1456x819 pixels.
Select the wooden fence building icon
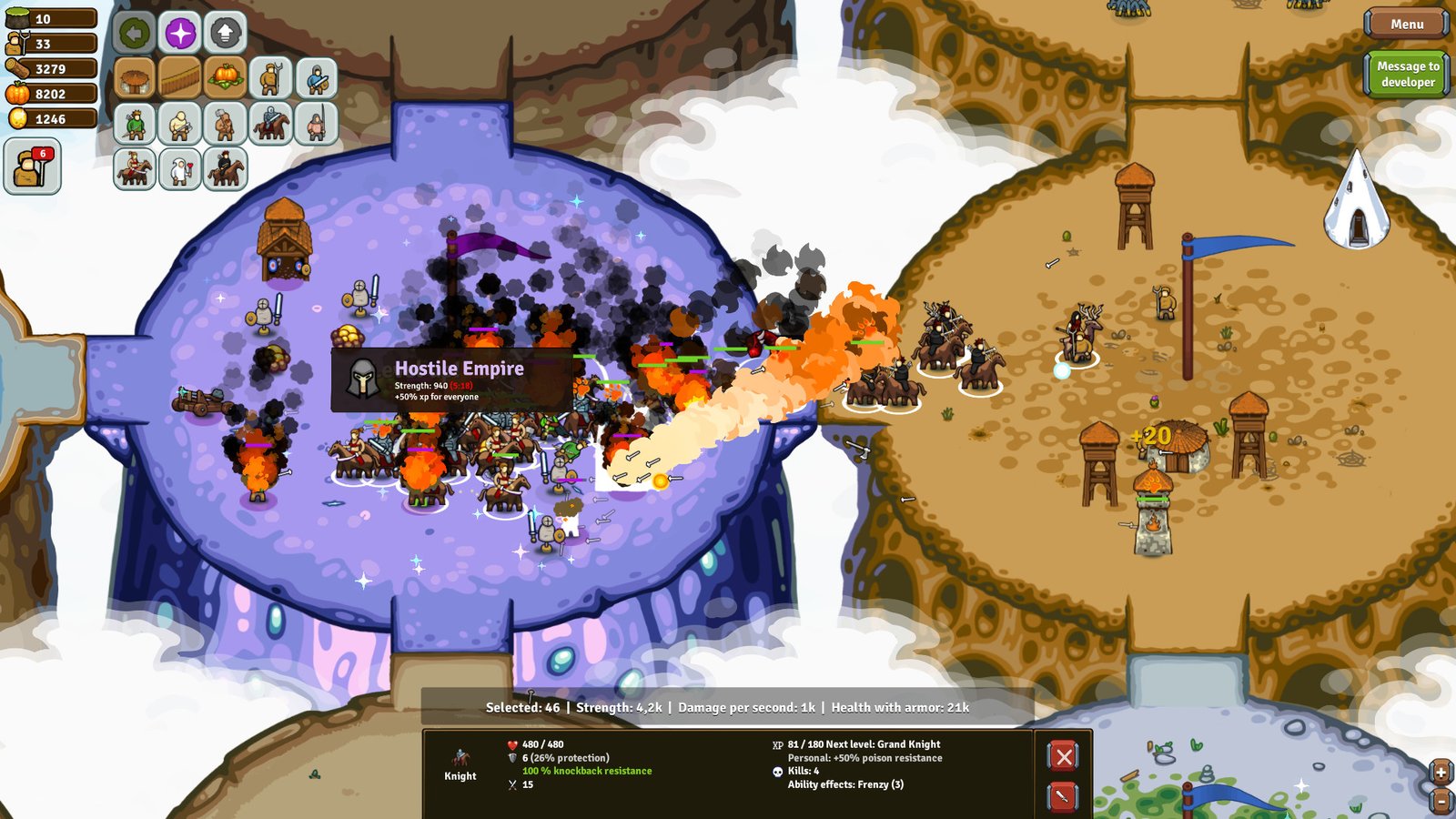(x=181, y=78)
